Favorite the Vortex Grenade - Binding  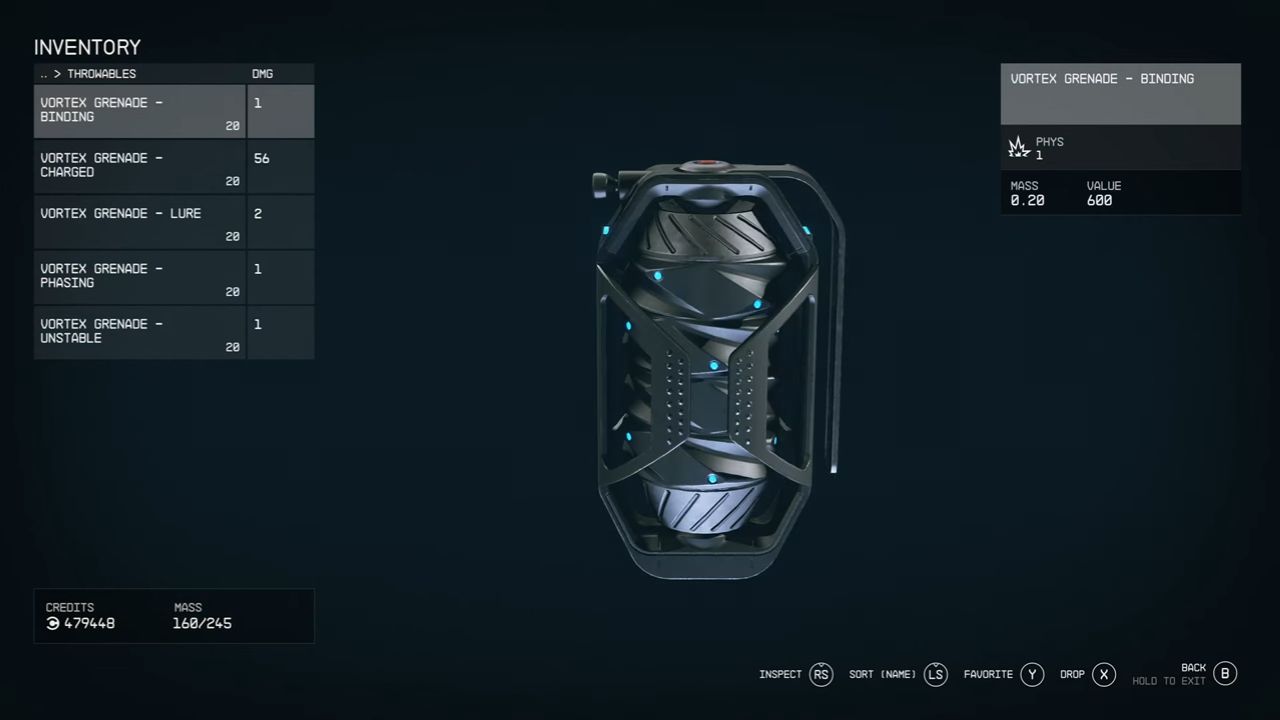tap(1032, 674)
